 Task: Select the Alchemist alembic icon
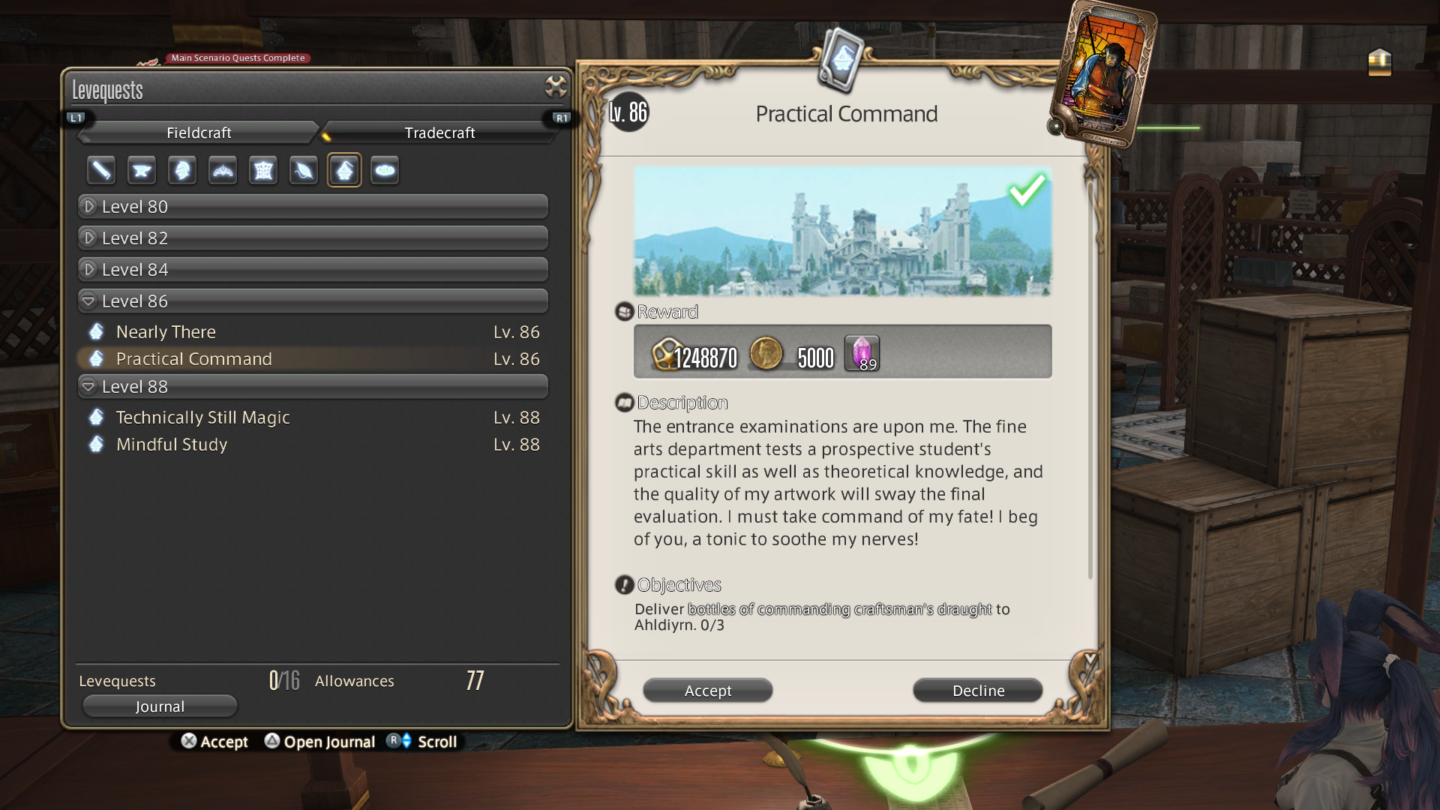click(344, 170)
